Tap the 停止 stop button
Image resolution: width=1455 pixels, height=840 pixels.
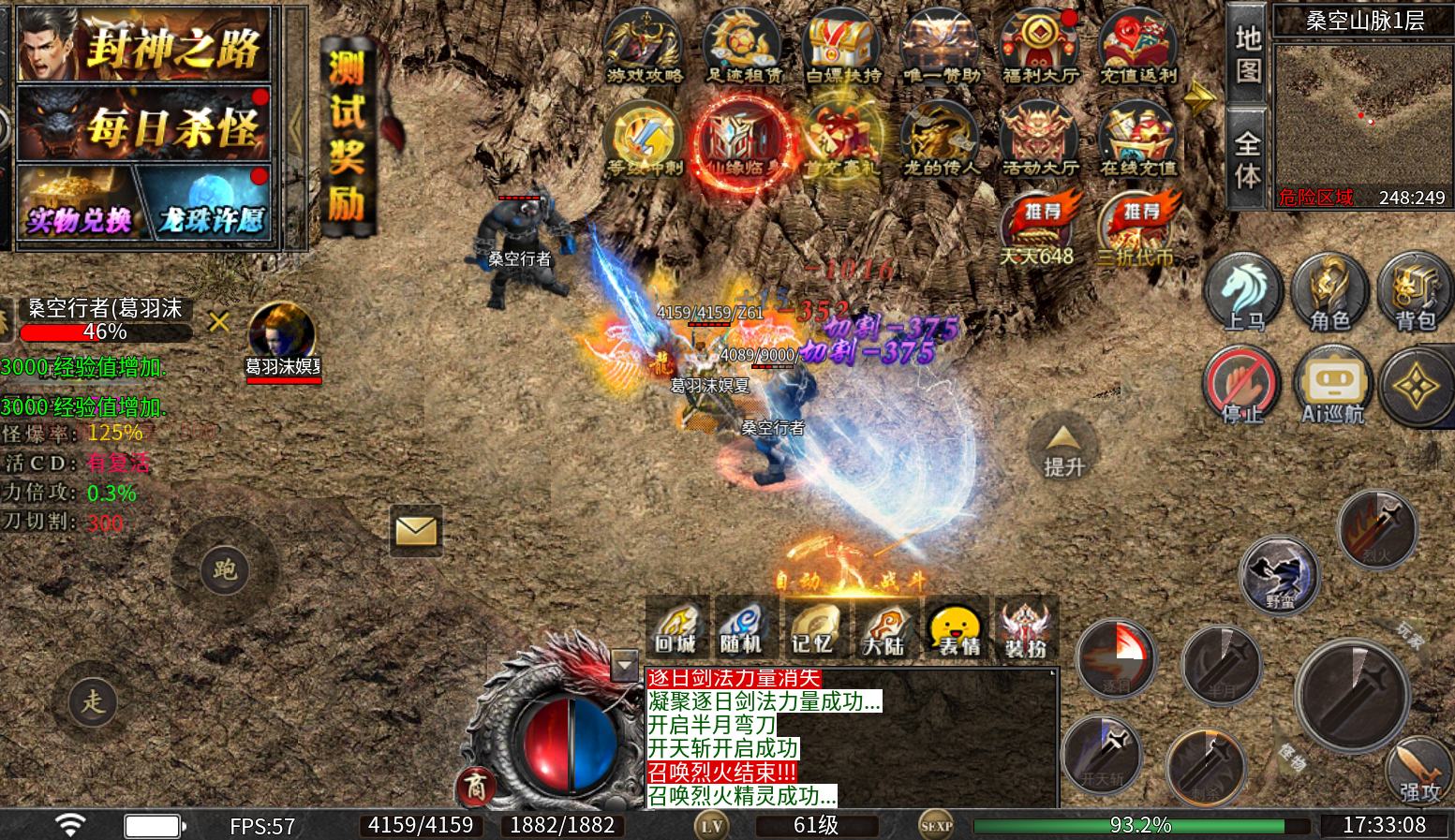click(1242, 386)
